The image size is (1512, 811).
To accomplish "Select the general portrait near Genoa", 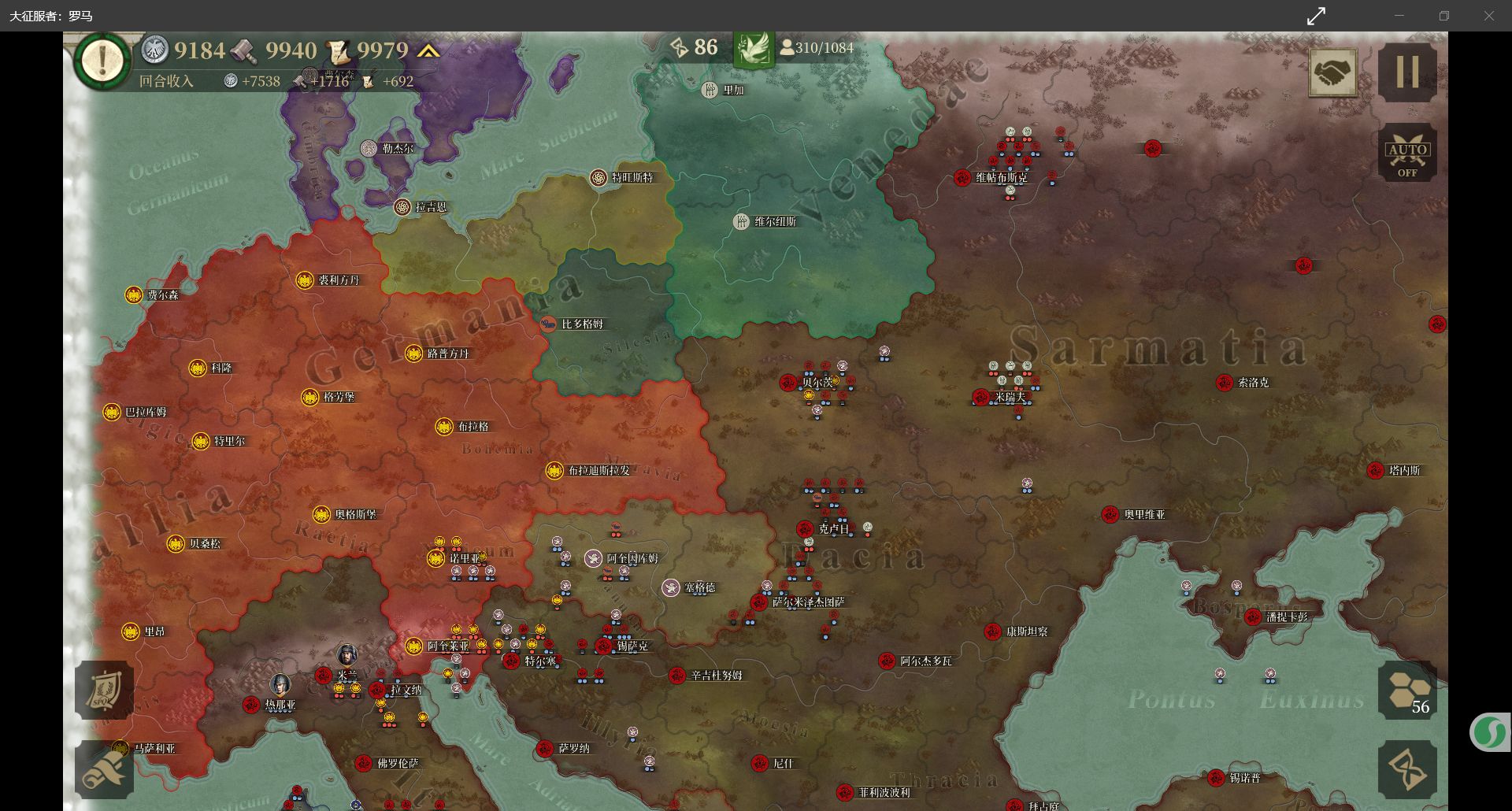I will point(280,684).
